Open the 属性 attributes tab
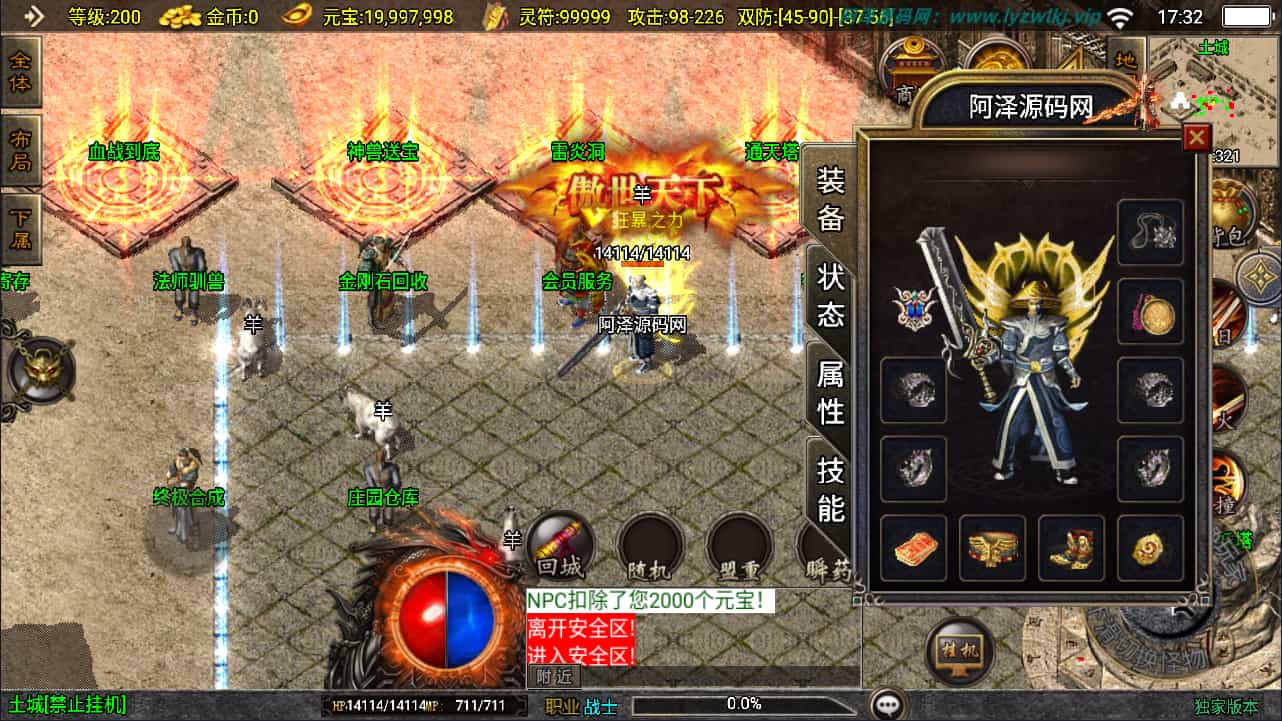1282x721 pixels. (831, 393)
